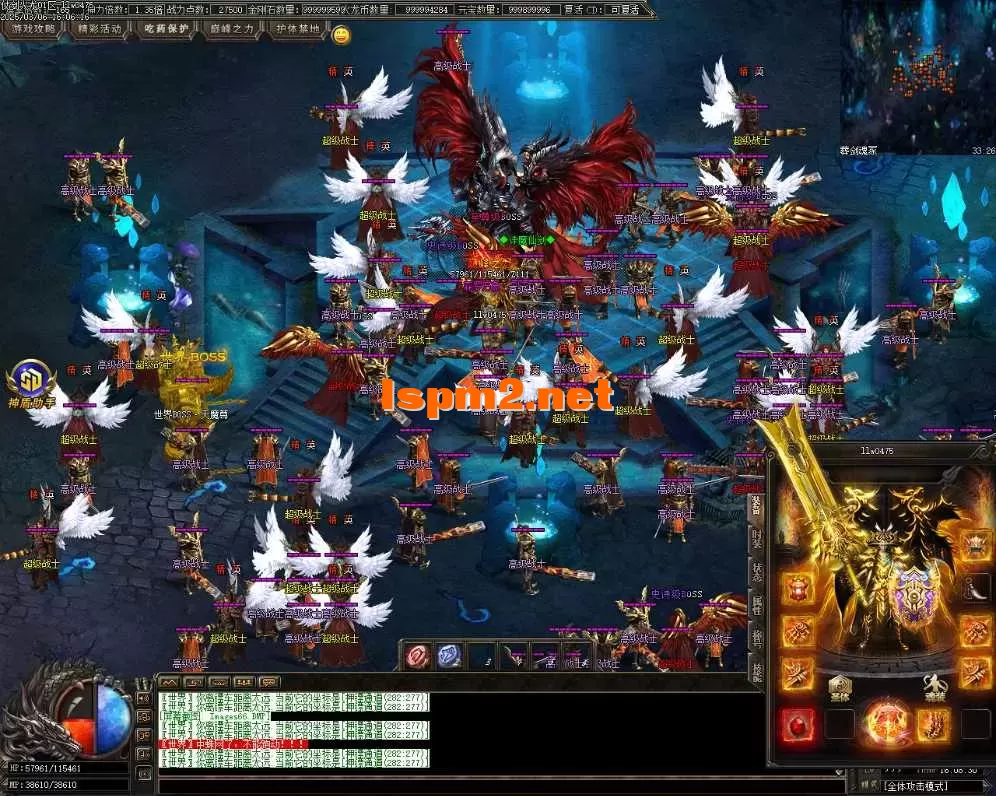Select the purple shield in the equipment panel
This screenshot has width=996, height=796.
pyautogui.click(x=911, y=592)
